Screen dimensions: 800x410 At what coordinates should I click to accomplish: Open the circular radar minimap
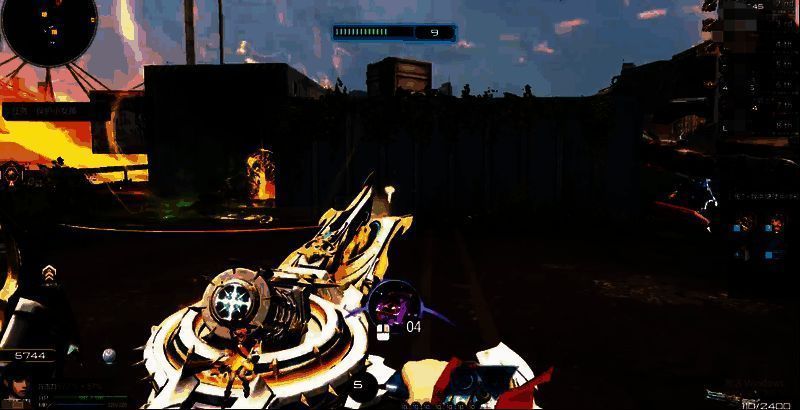(48, 28)
